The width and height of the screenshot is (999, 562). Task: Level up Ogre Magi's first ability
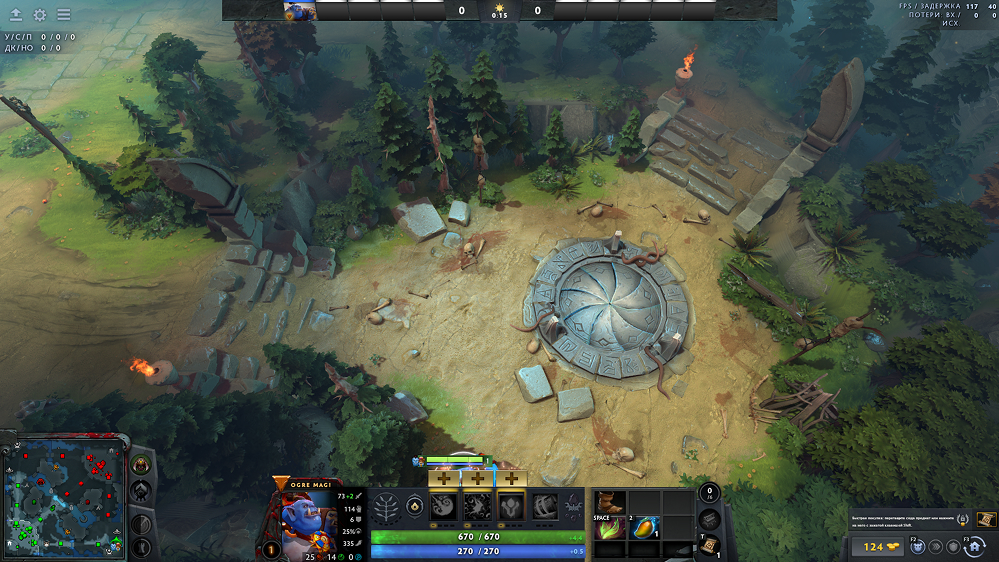443,479
